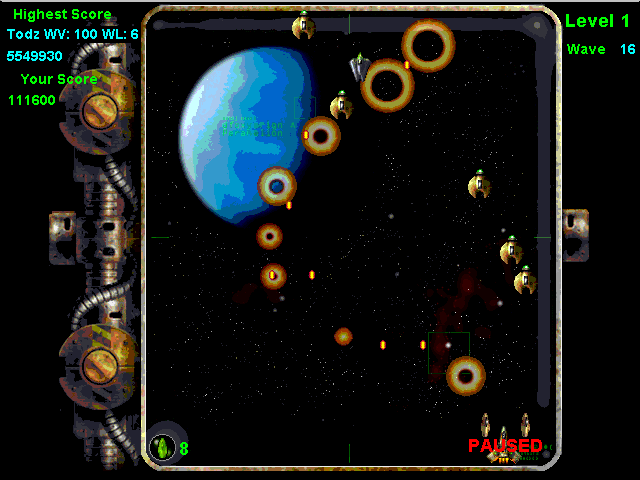Click the green bomb icon
The image size is (640, 480).
pyautogui.click(x=162, y=447)
